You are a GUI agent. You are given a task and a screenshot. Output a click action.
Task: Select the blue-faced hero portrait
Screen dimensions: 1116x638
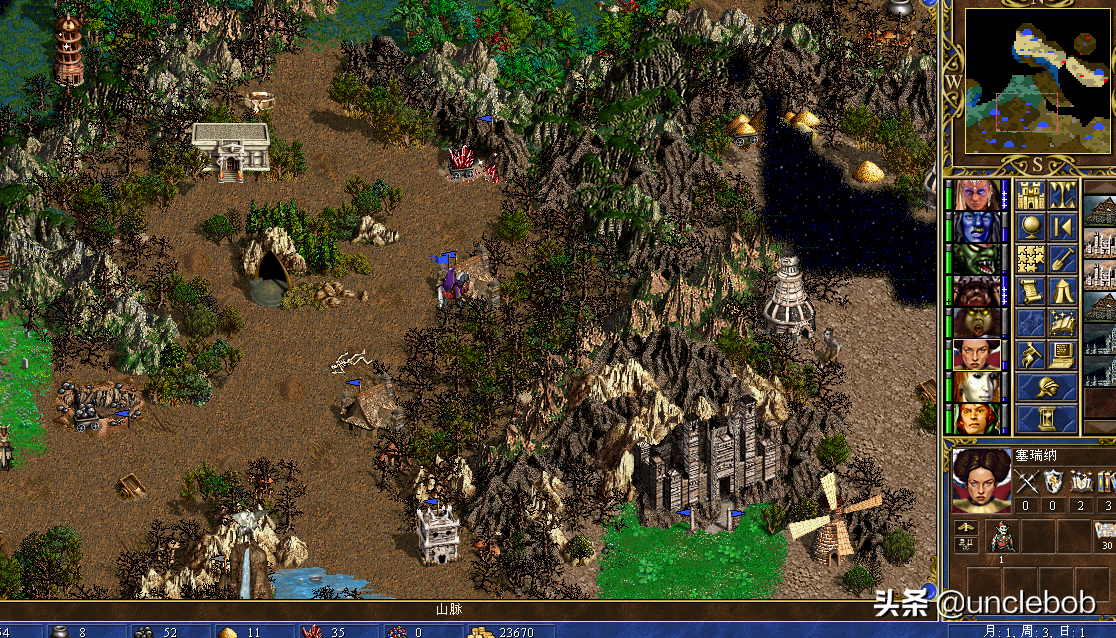pos(973,227)
